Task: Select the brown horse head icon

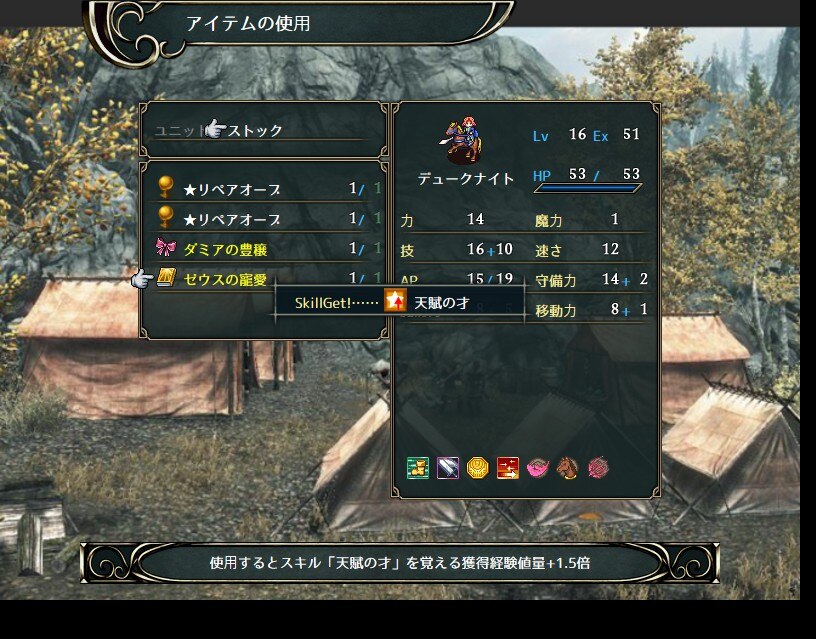Action: [568, 467]
